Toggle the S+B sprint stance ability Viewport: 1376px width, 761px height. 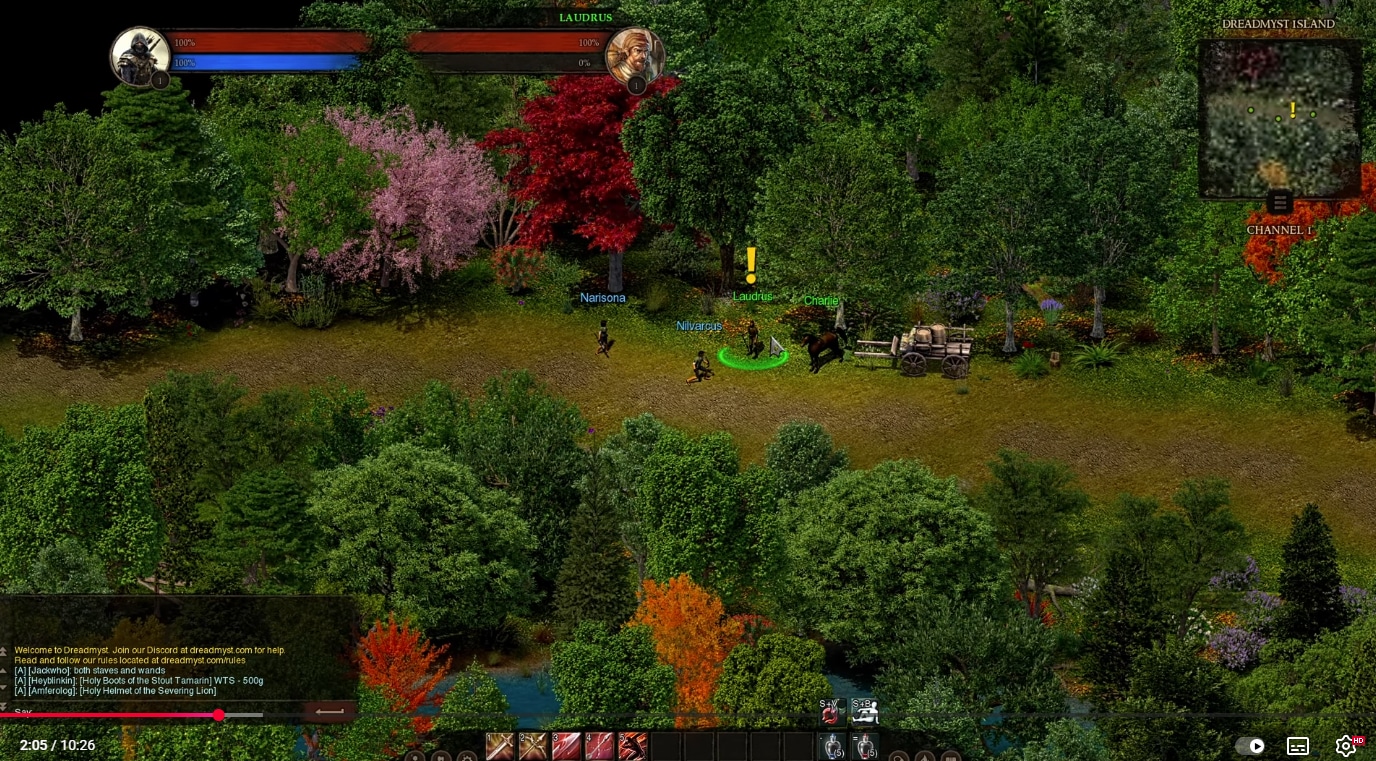[x=866, y=712]
